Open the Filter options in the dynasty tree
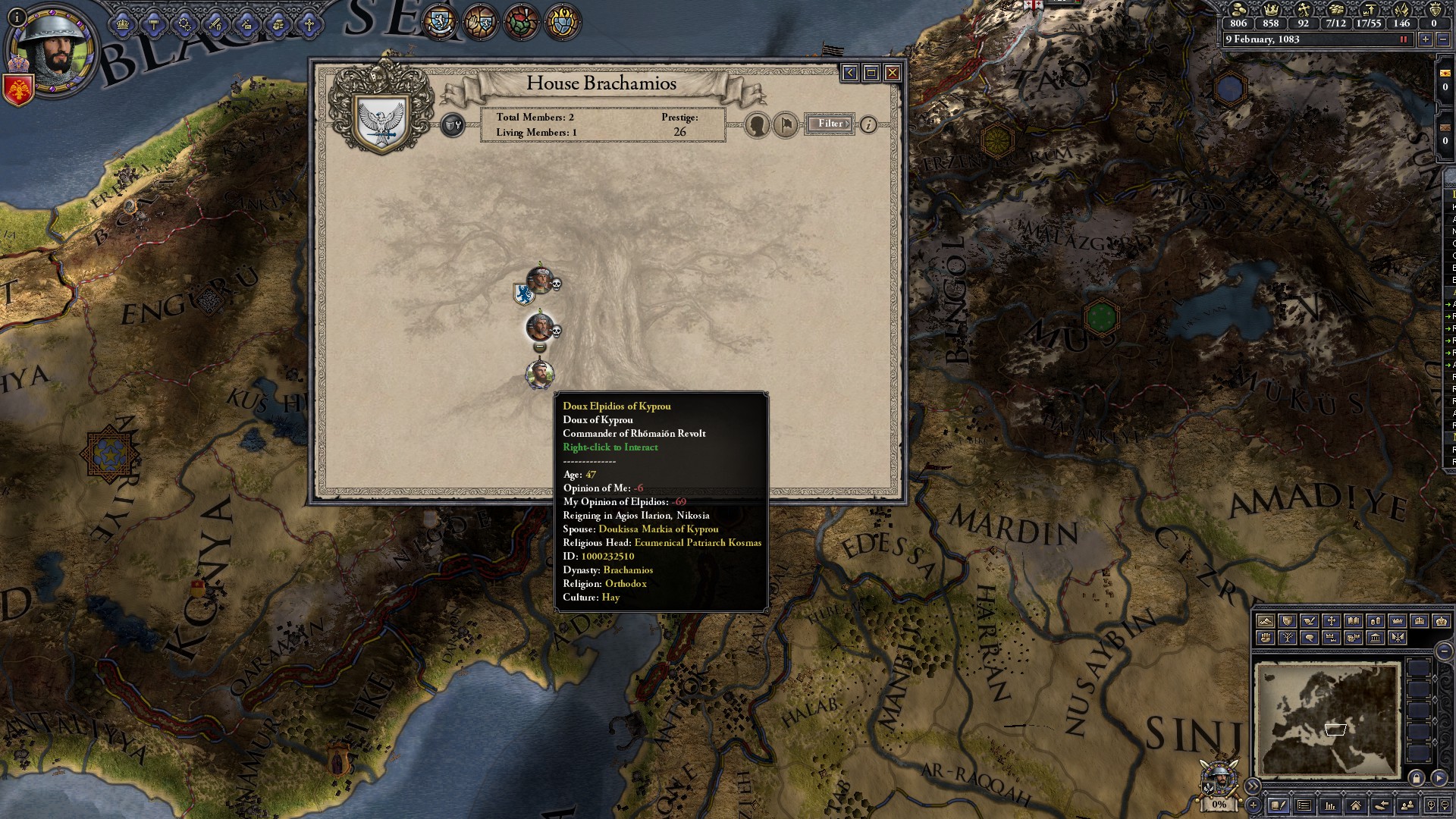1456x819 pixels. tap(830, 124)
